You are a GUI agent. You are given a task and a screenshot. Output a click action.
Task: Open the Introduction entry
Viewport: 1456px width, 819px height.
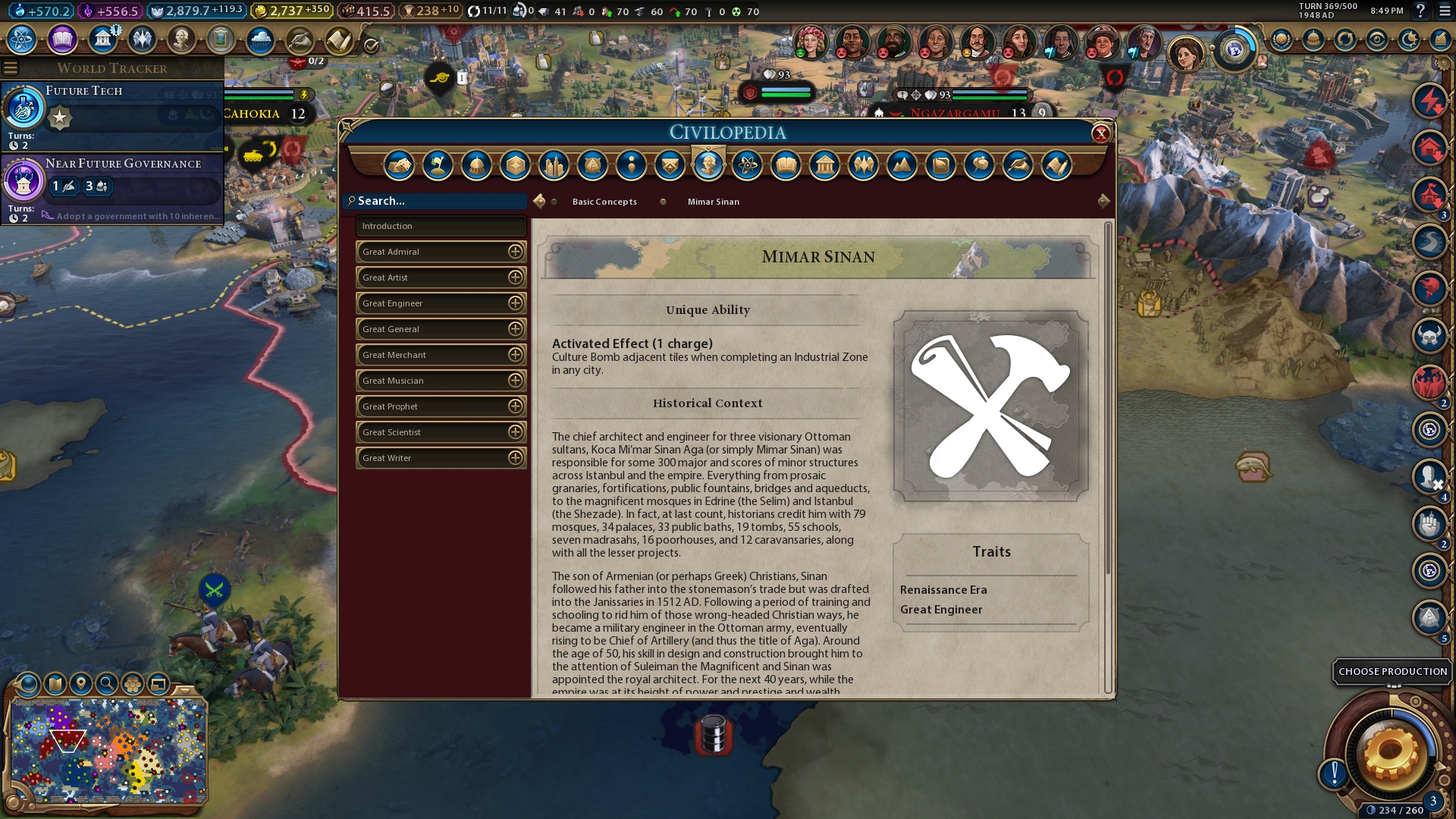pos(440,226)
